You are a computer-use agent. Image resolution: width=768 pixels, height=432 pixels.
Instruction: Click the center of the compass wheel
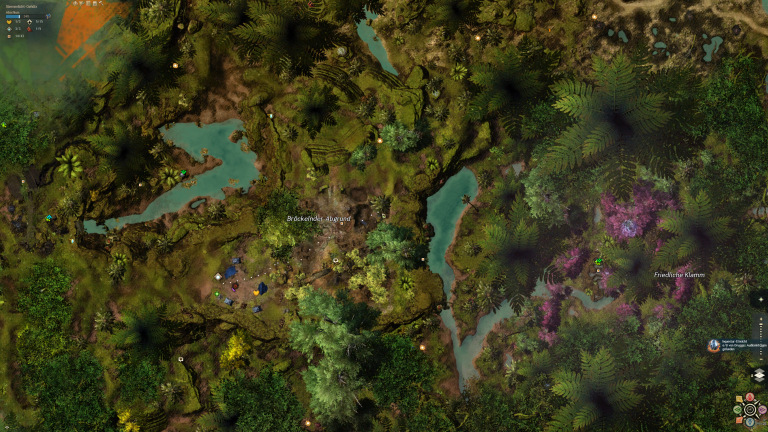coord(750,409)
